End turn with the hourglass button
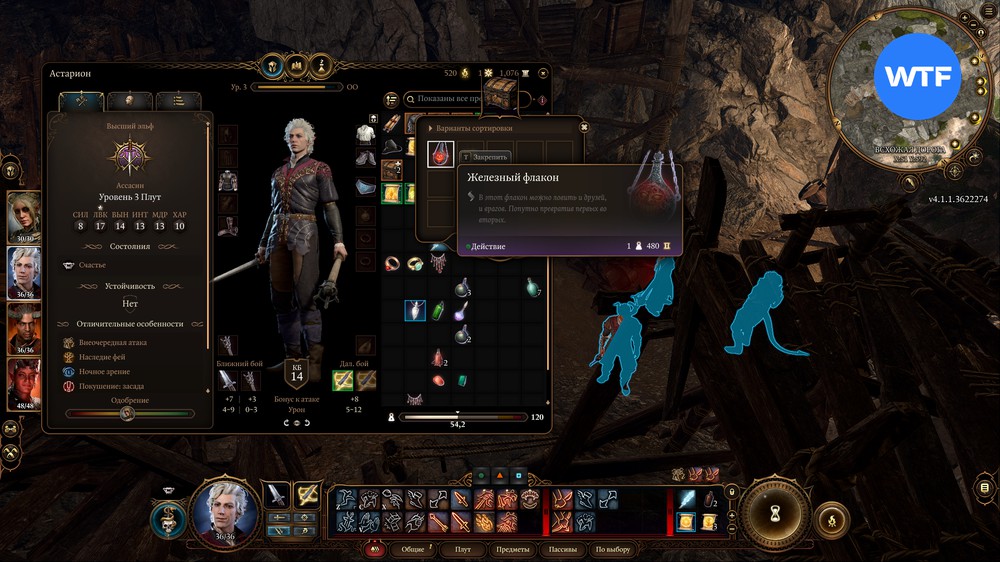The width and height of the screenshot is (1000, 562). coord(774,508)
